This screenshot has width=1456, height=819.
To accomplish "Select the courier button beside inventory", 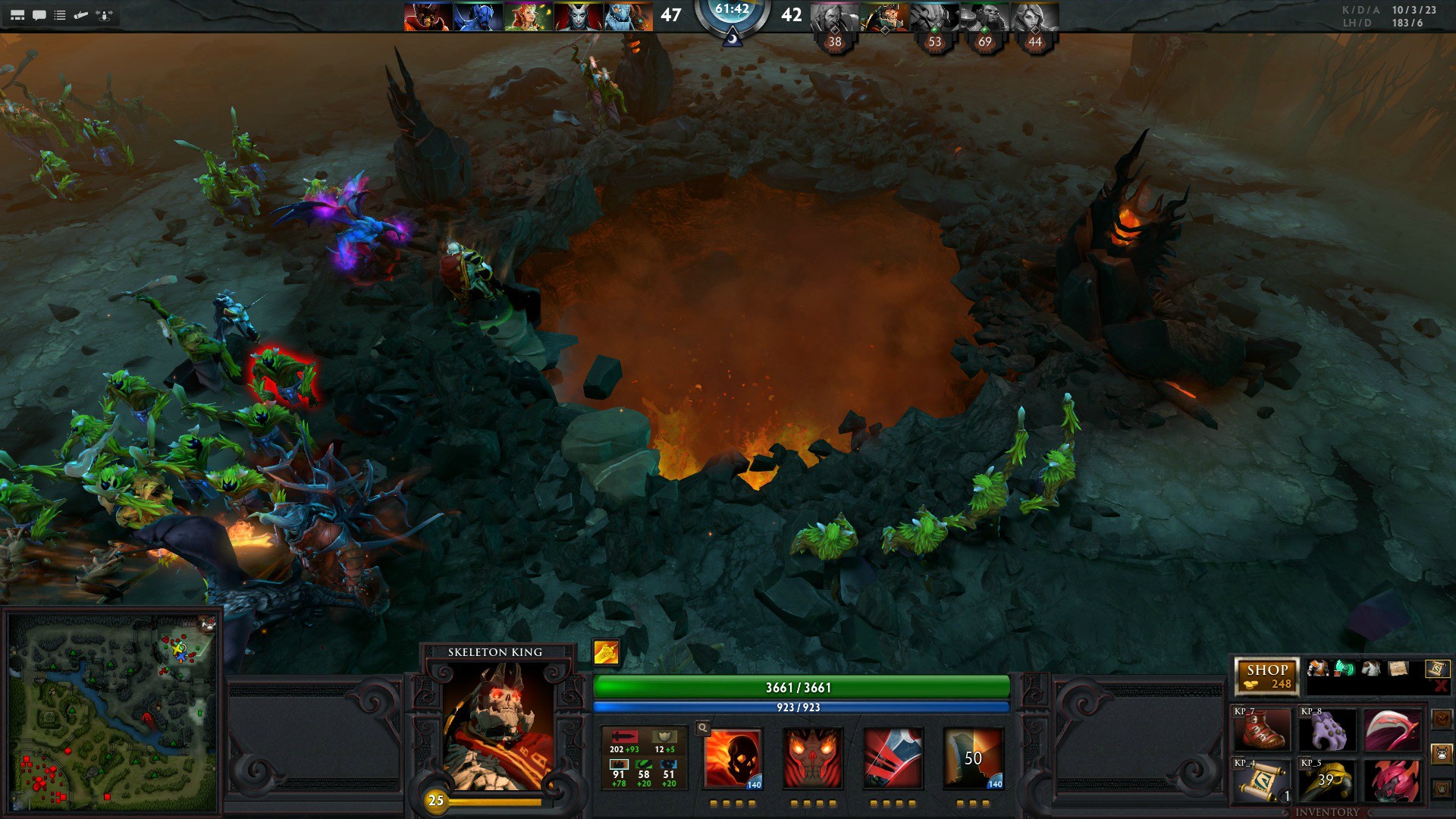I will (x=1442, y=755).
